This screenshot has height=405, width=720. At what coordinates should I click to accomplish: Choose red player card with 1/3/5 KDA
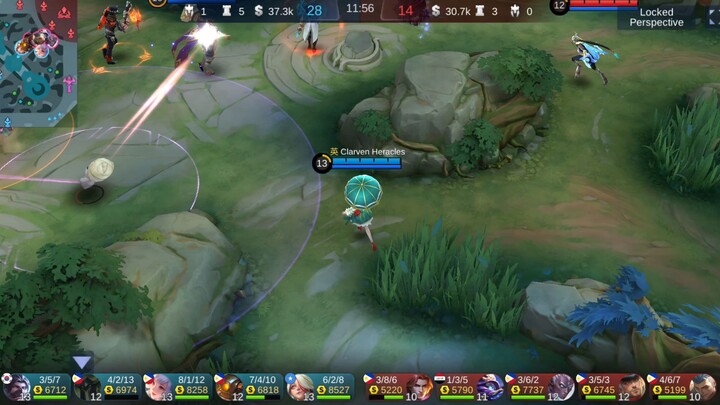point(468,387)
